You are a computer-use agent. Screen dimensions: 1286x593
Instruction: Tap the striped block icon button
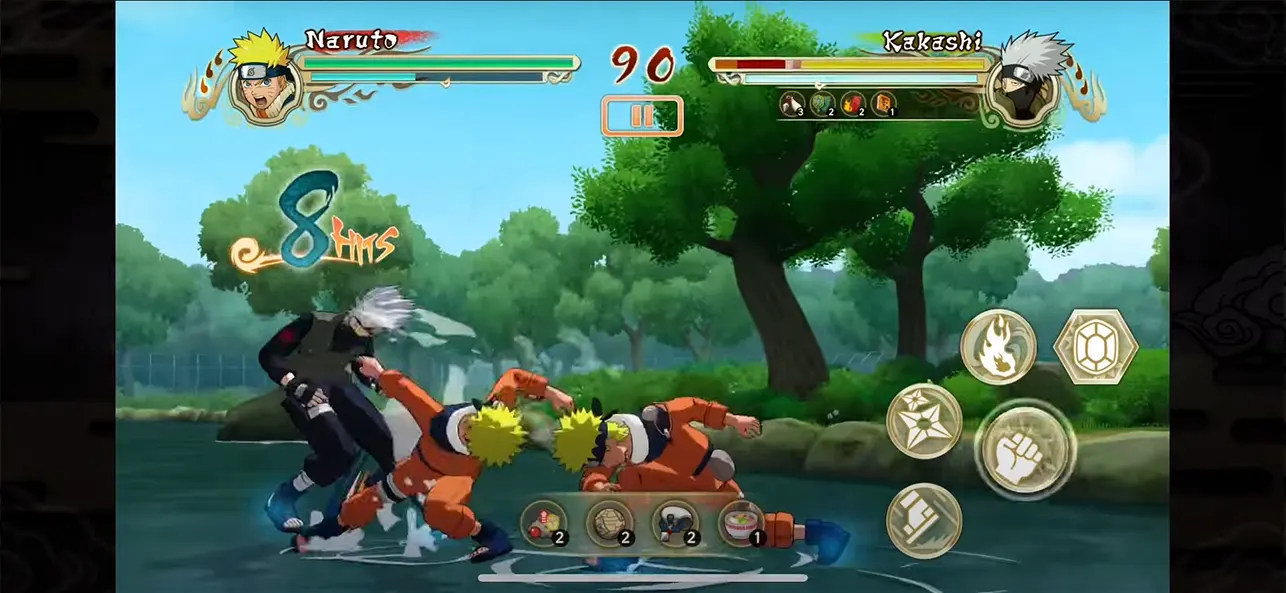923,520
